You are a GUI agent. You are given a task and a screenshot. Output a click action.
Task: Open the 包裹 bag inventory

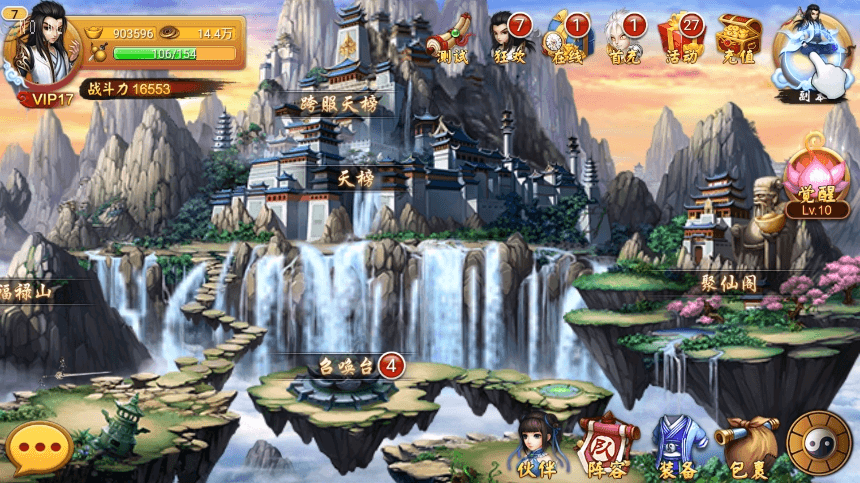click(749, 447)
